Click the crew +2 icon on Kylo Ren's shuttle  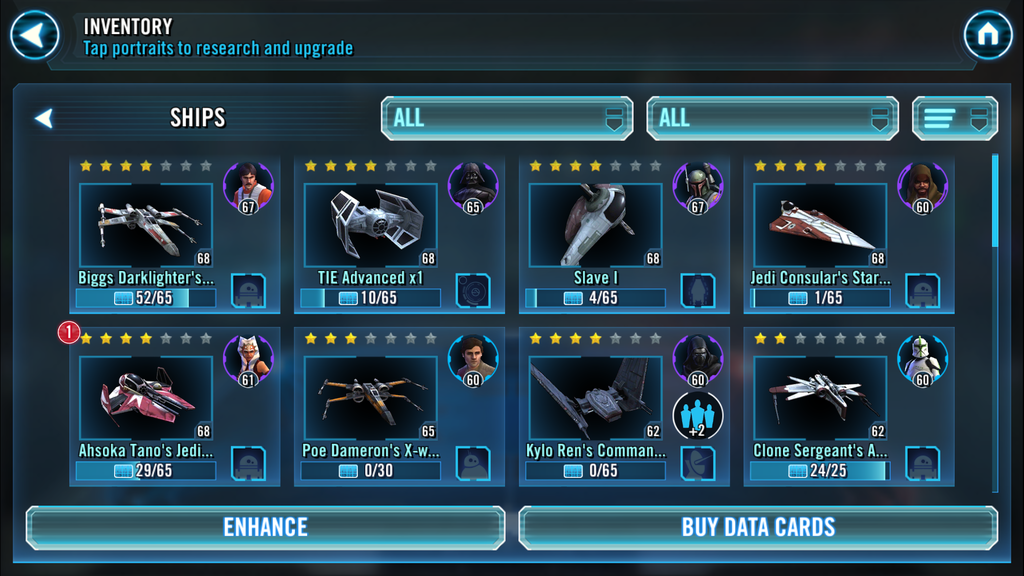(x=697, y=415)
